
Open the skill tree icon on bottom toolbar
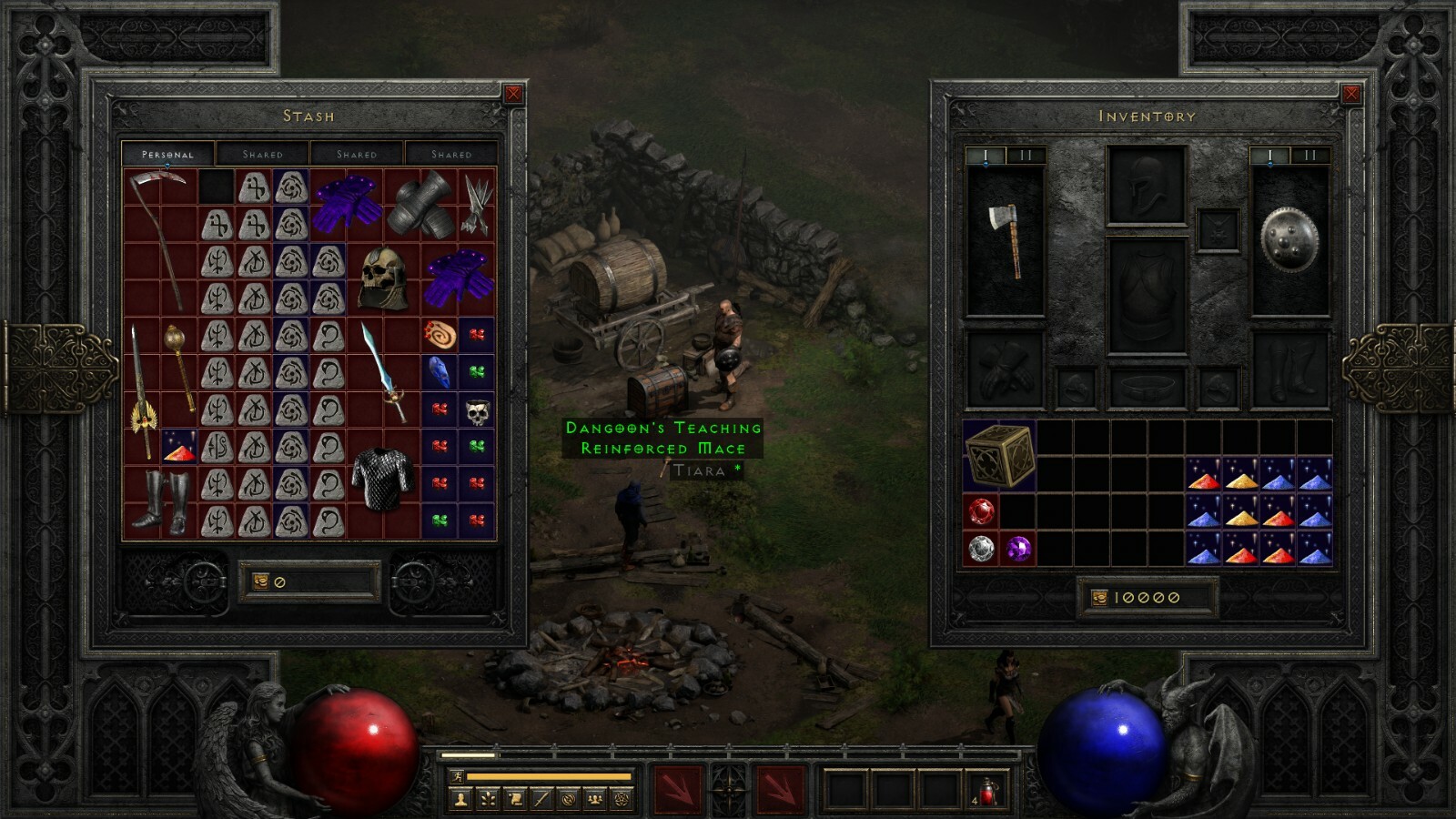(489, 799)
